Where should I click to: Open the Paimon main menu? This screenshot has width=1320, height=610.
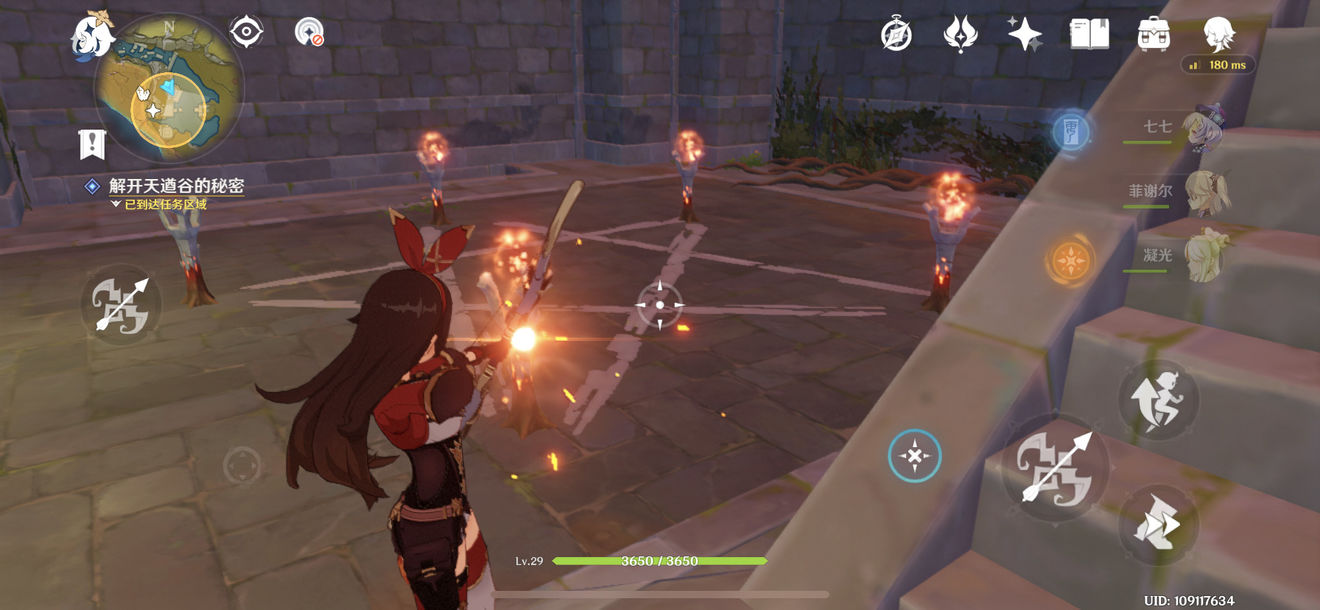(x=90, y=35)
